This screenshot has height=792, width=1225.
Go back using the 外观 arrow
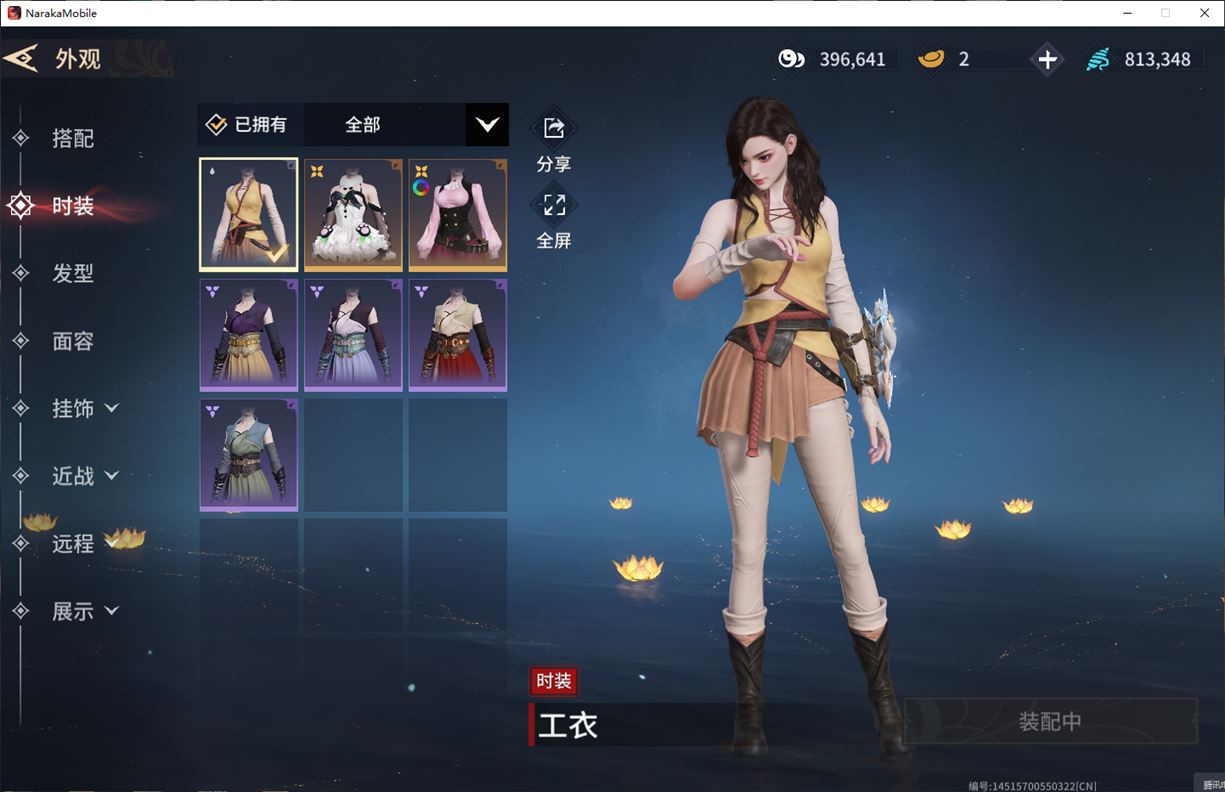[22, 58]
